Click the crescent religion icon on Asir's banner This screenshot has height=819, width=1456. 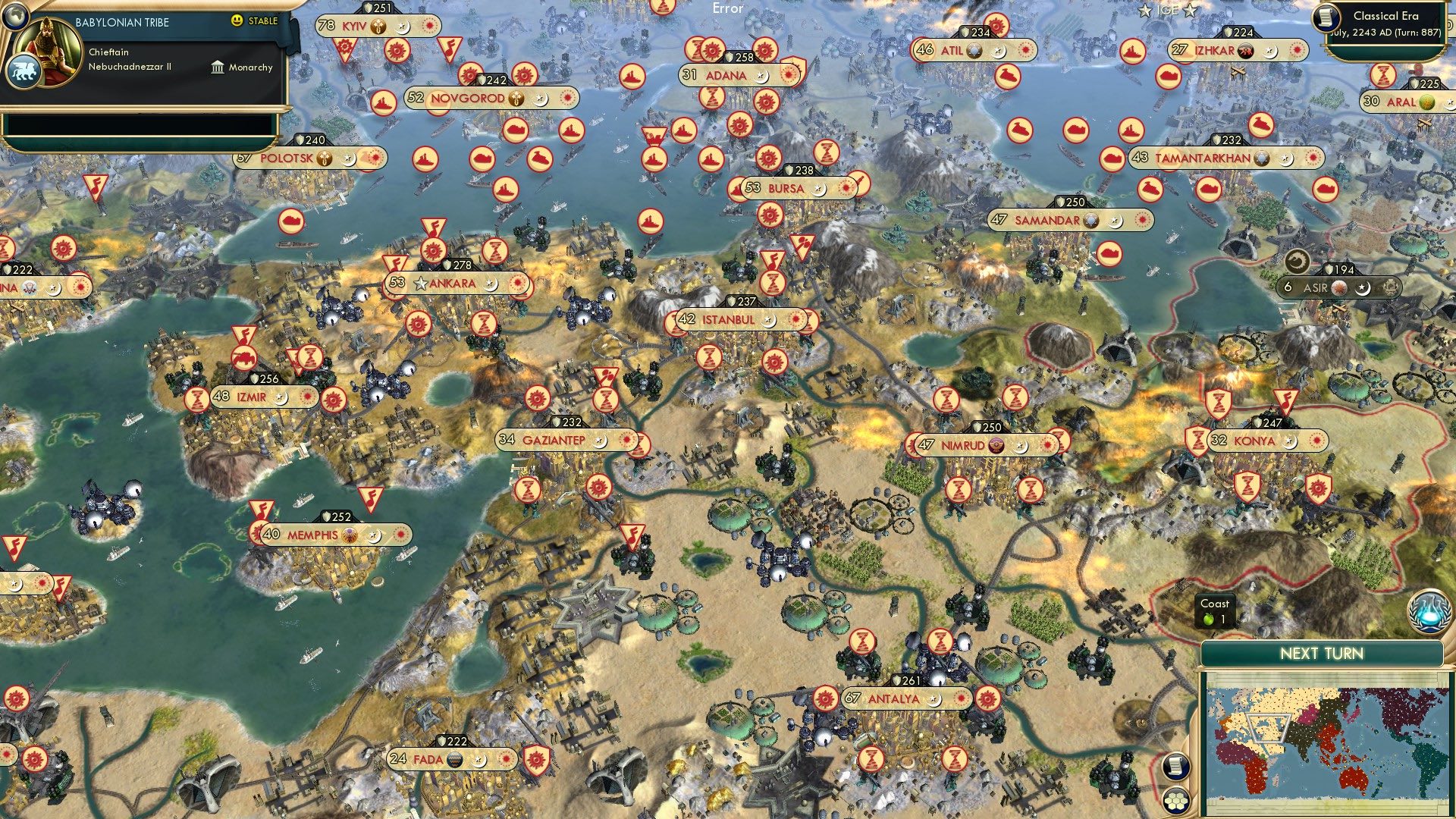click(x=1361, y=289)
